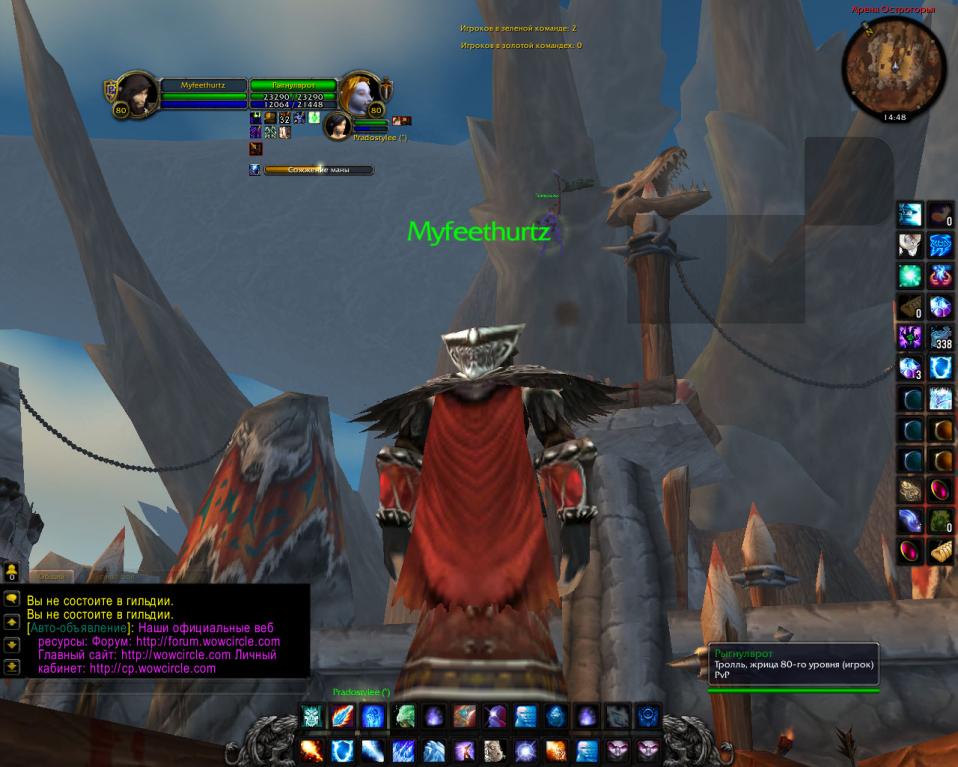Activate the fire blast ability icon
This screenshot has height=767, width=958.
(310, 749)
